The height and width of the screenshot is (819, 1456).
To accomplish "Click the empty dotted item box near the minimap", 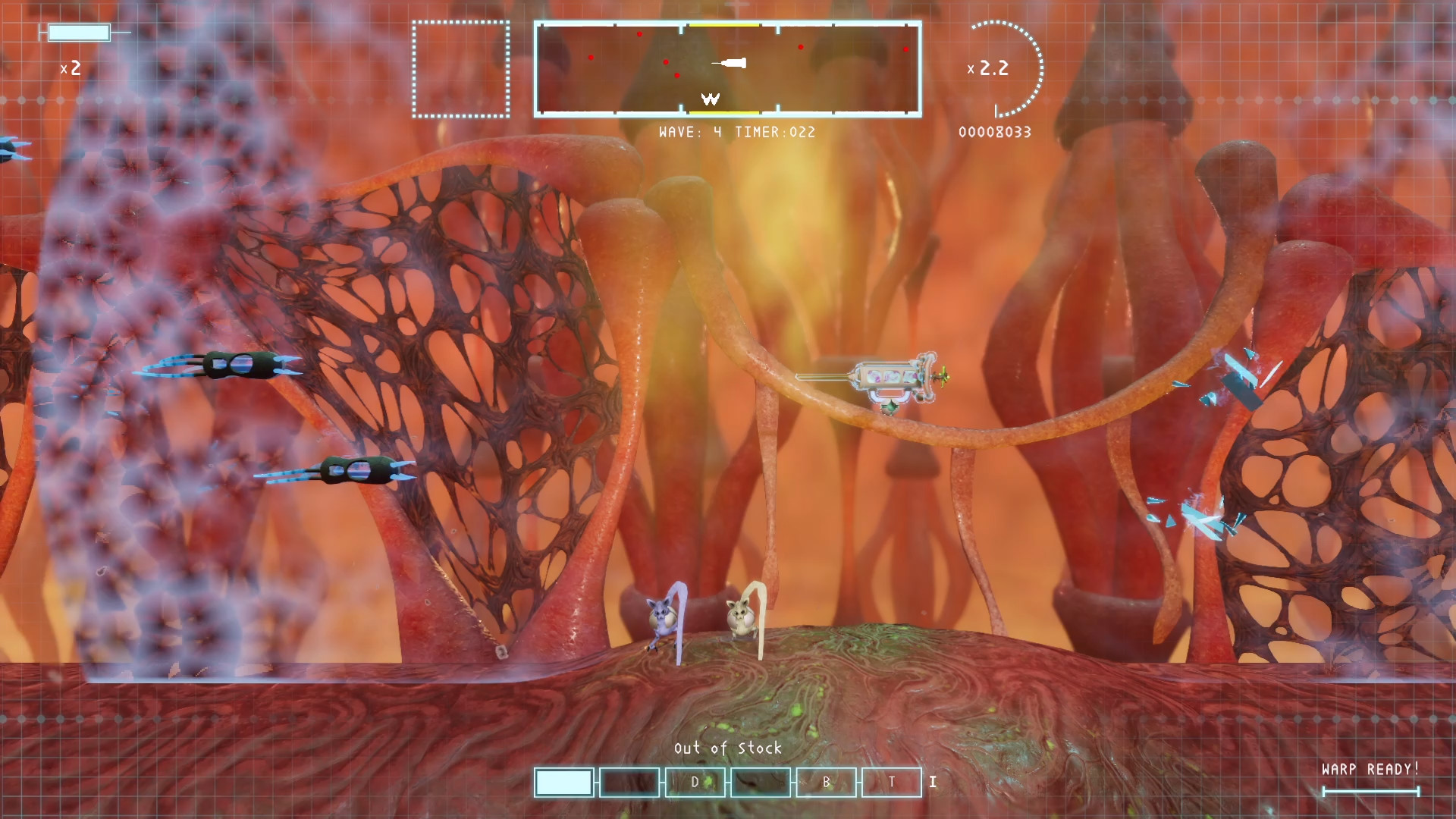I will pos(461,69).
